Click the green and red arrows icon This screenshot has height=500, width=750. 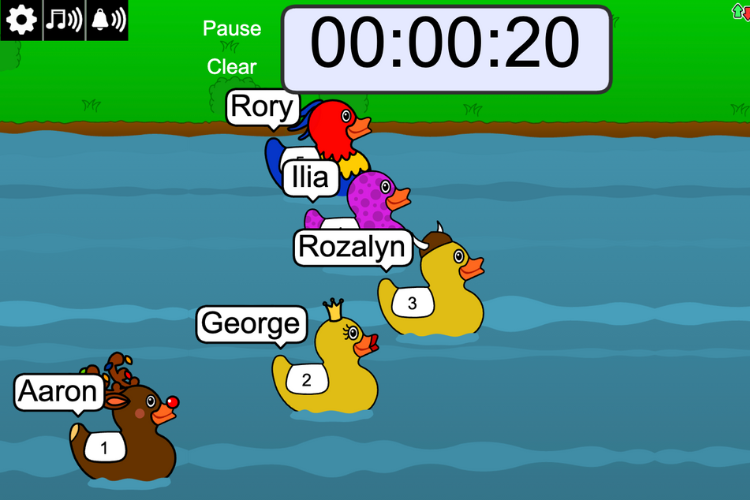(741, 10)
